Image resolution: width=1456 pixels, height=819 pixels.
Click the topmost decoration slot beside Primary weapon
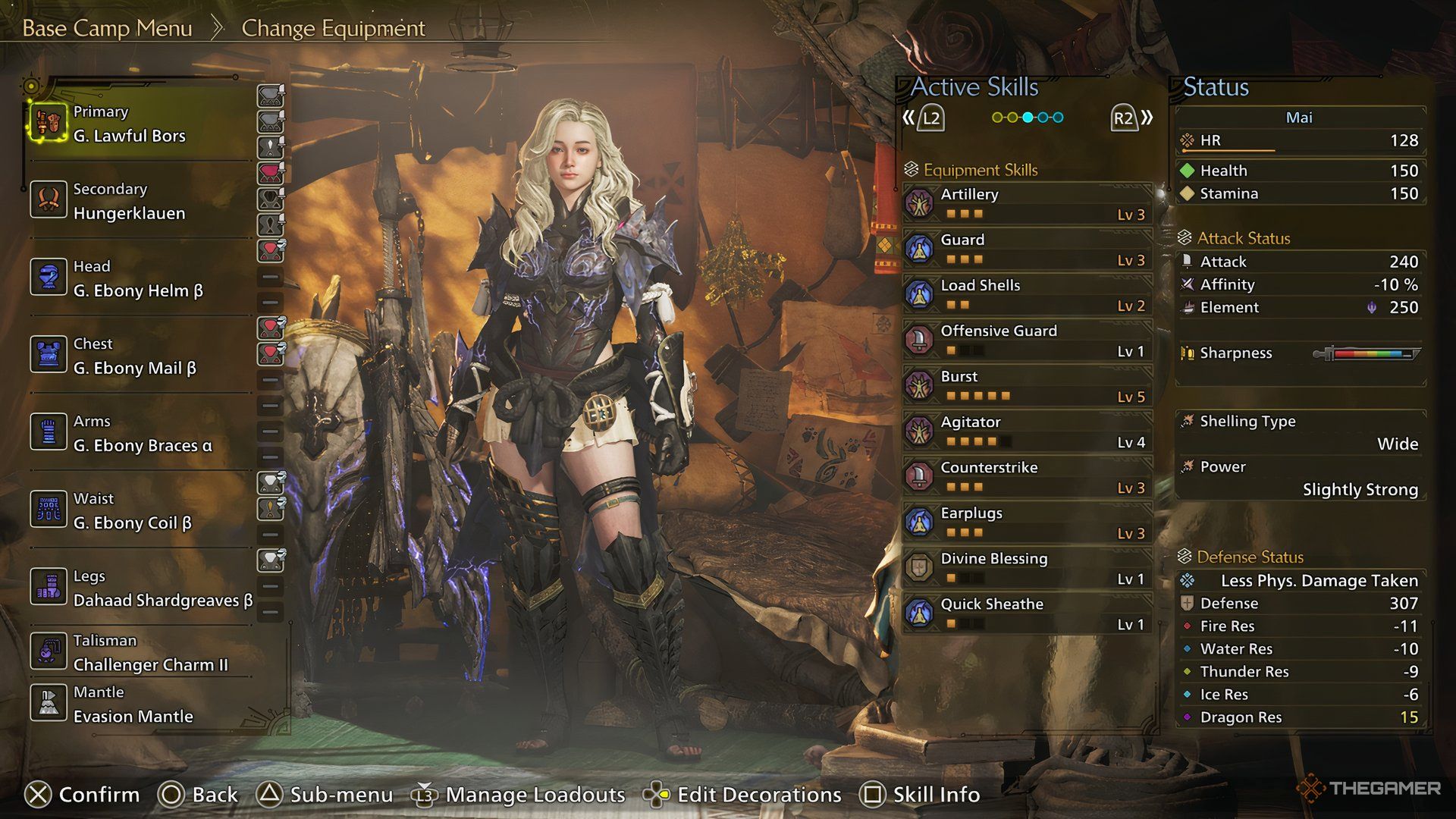pyautogui.click(x=269, y=95)
